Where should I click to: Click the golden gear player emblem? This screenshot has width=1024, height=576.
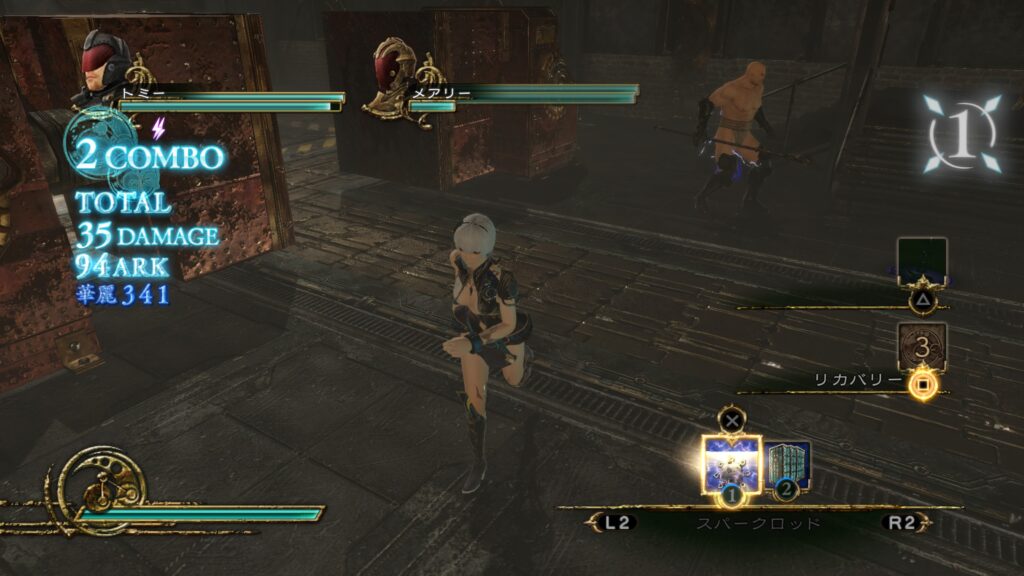tap(100, 489)
